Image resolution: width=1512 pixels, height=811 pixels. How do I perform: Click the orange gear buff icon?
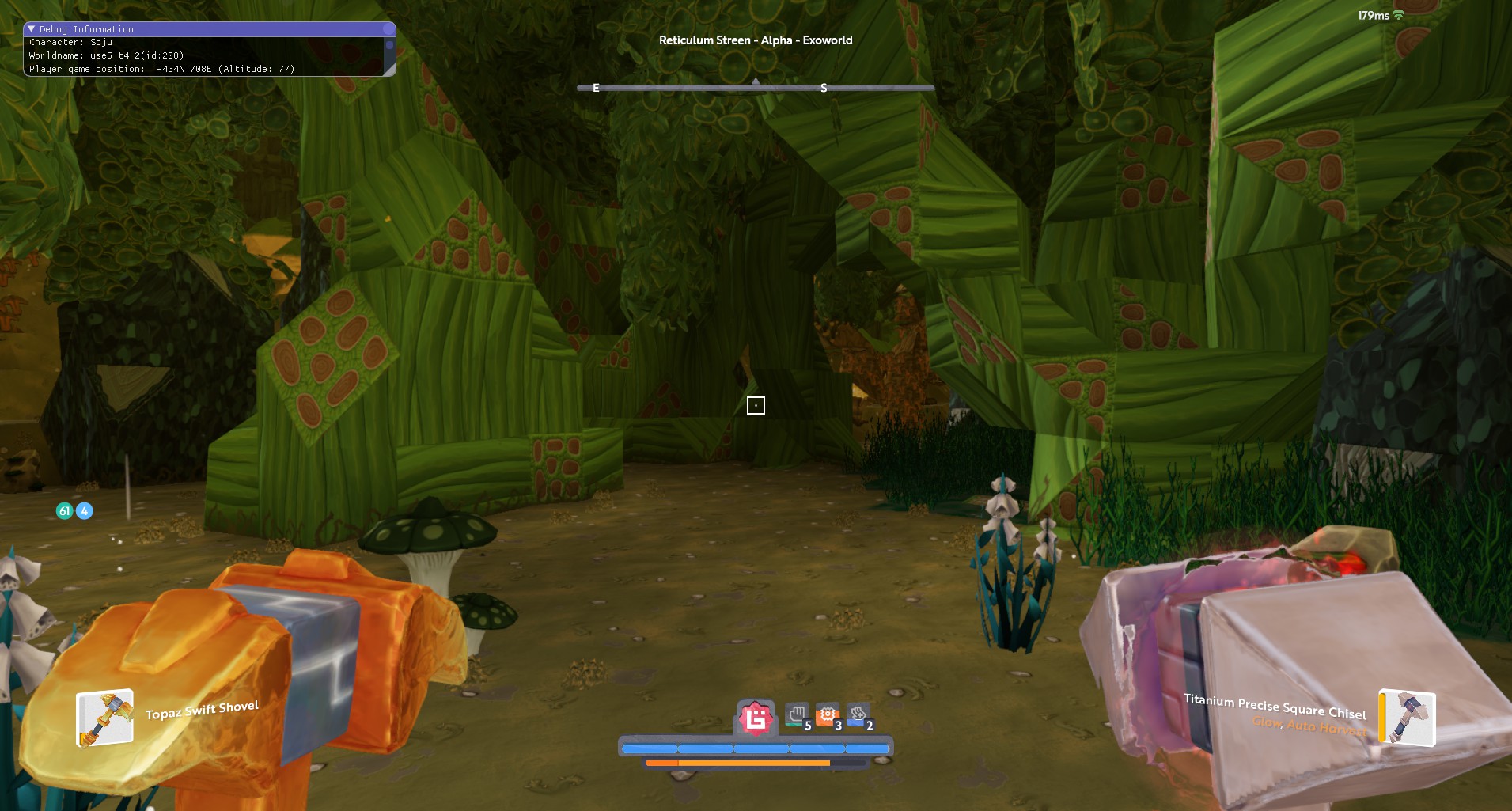pos(827,715)
